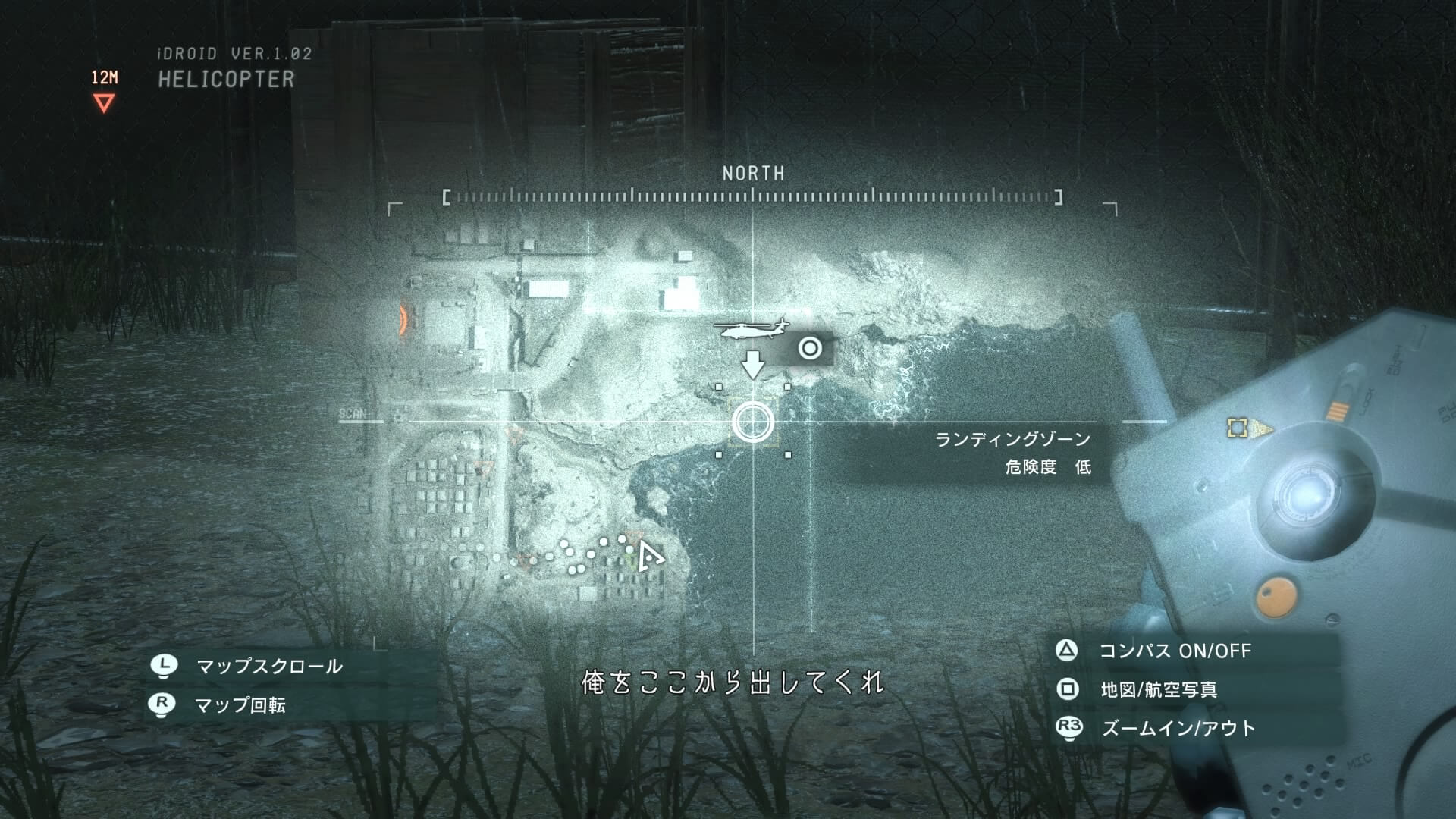
Task: Click the NORTH compass bar
Action: pos(752,197)
